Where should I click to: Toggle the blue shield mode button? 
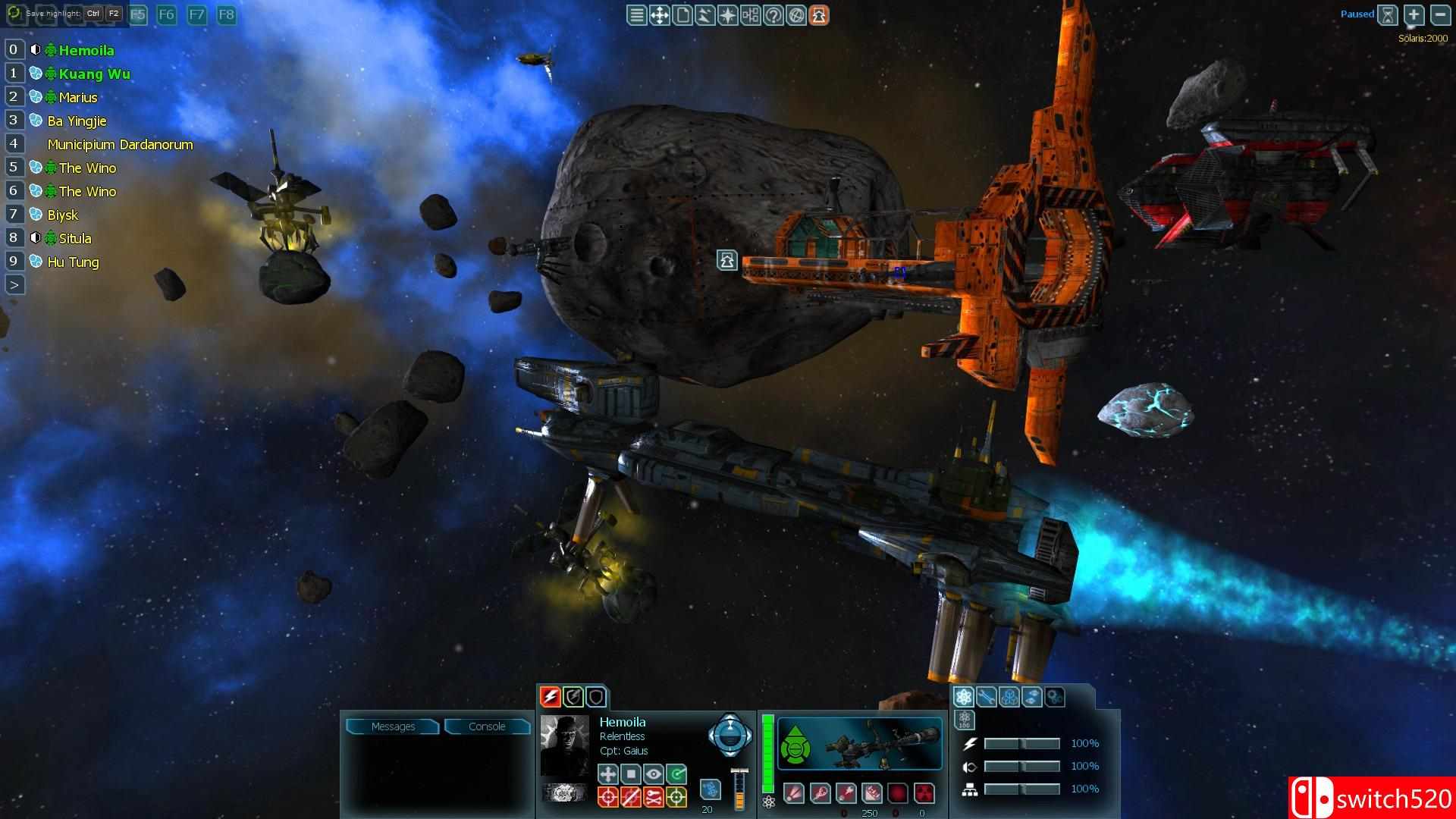click(x=596, y=696)
